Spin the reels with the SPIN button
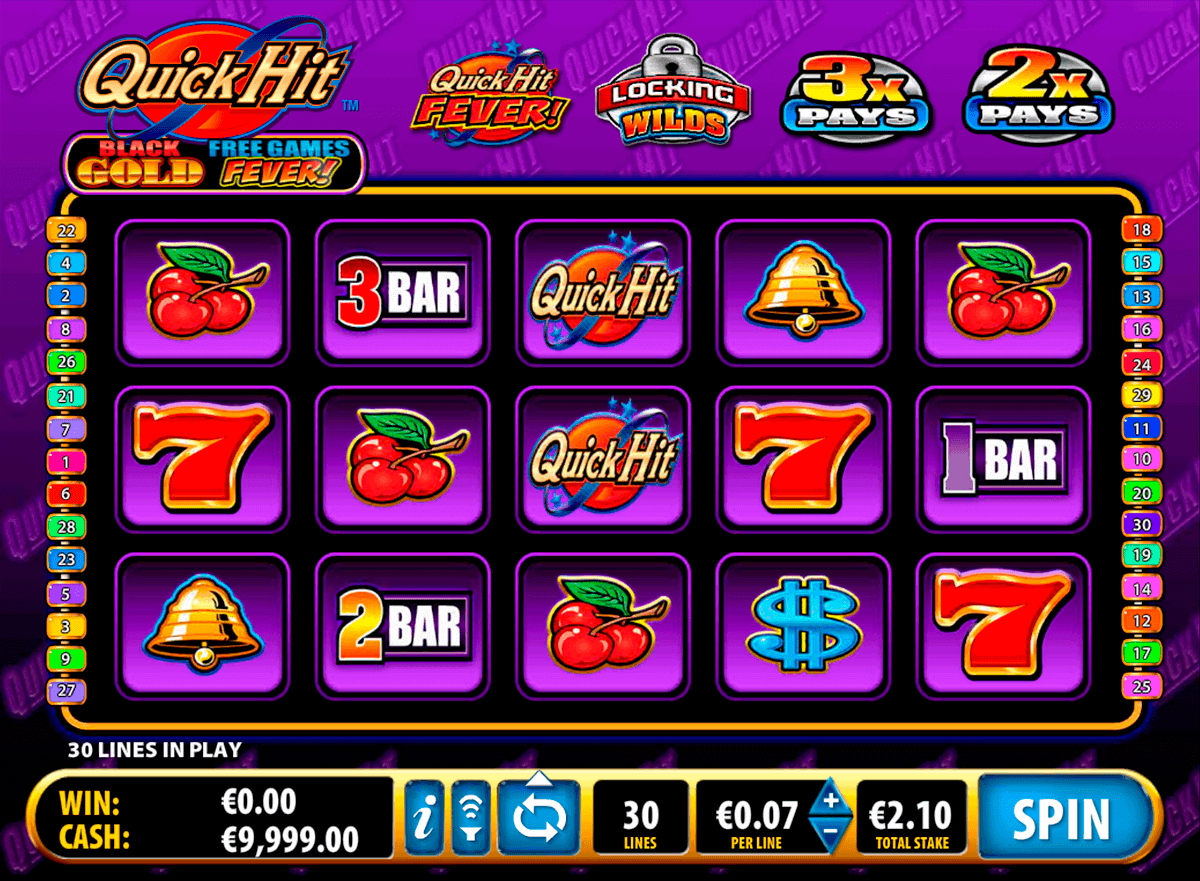The image size is (1200, 881). (1062, 819)
